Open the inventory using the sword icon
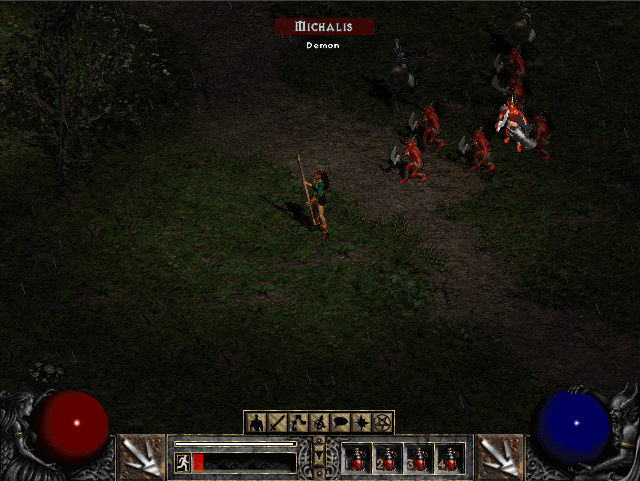Screen dimensions: 640x481 [x=275, y=422]
